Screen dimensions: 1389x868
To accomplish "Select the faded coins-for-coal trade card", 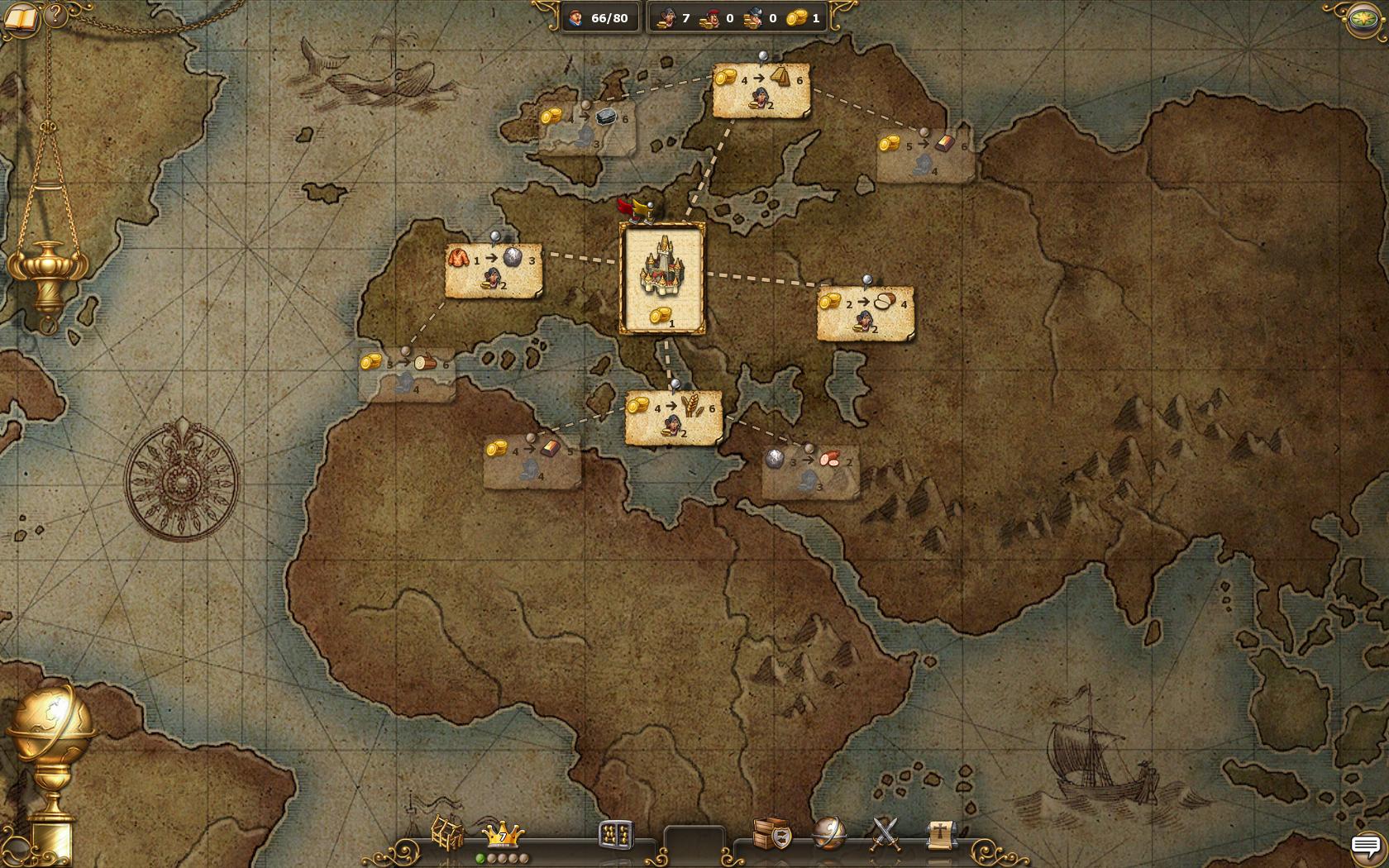I will (587, 128).
